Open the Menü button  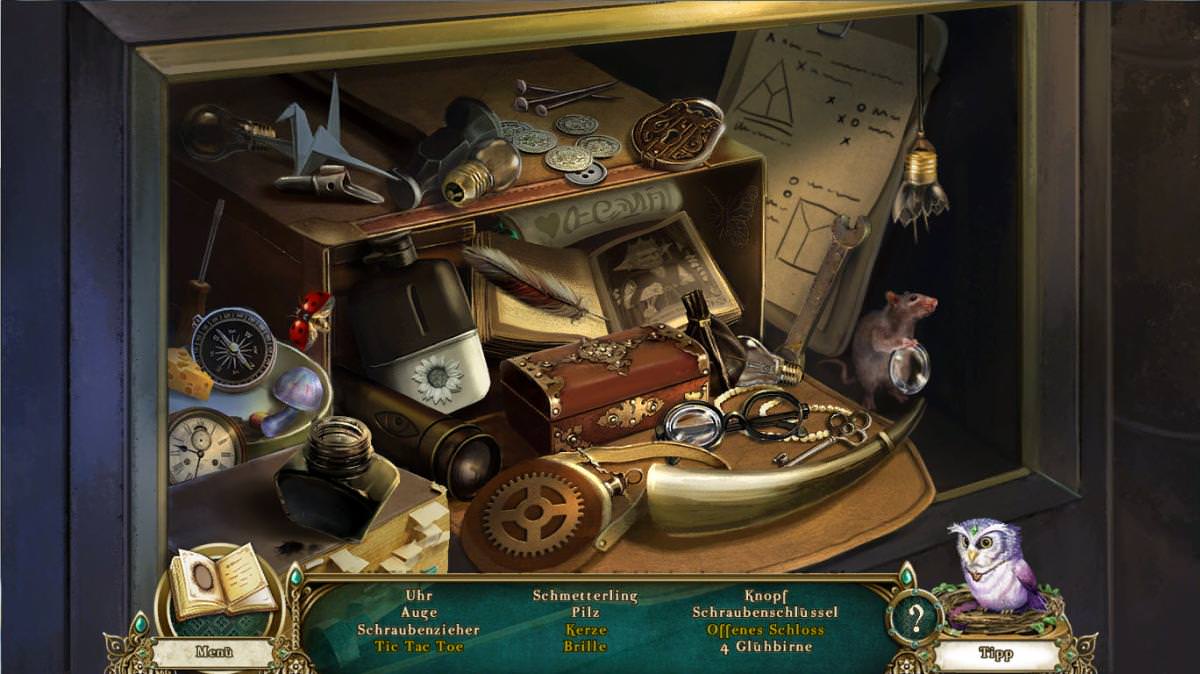click(x=213, y=653)
